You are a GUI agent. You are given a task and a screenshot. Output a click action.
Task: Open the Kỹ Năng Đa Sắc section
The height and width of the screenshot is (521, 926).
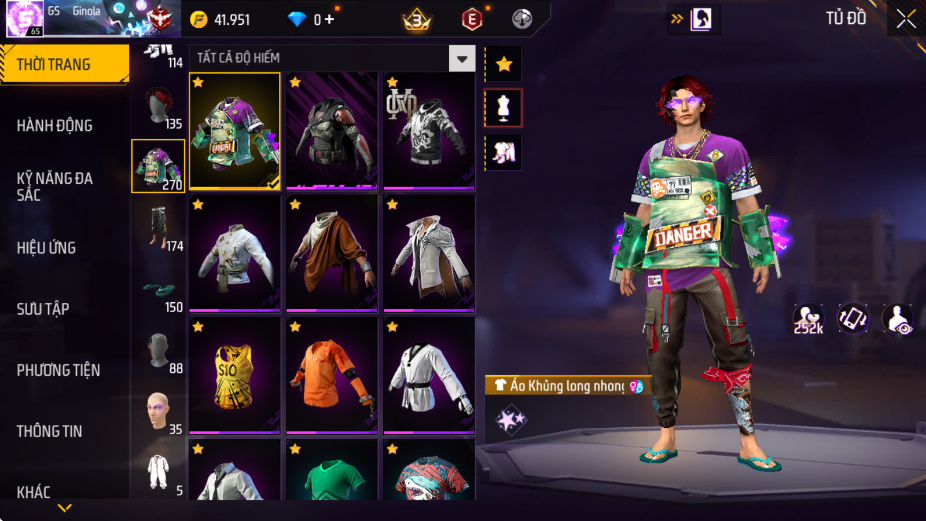[x=55, y=186]
